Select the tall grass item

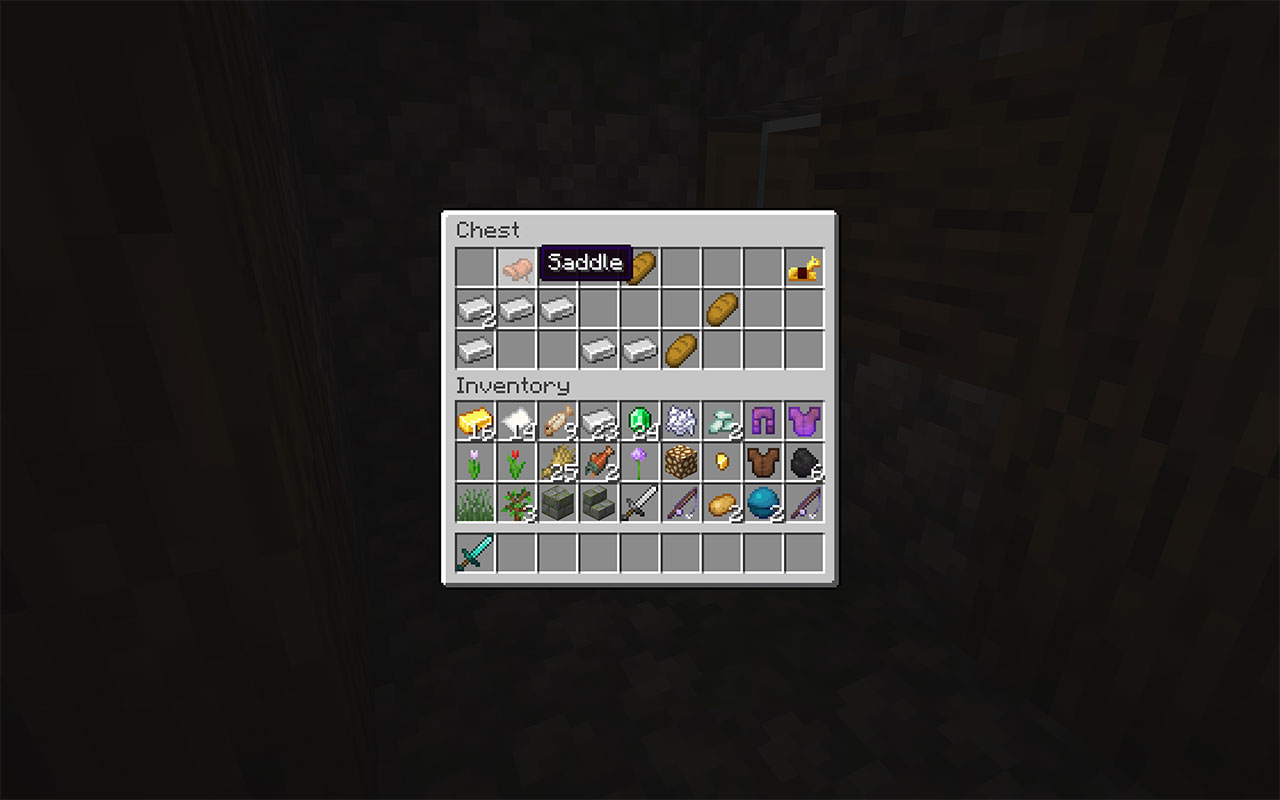[475, 503]
